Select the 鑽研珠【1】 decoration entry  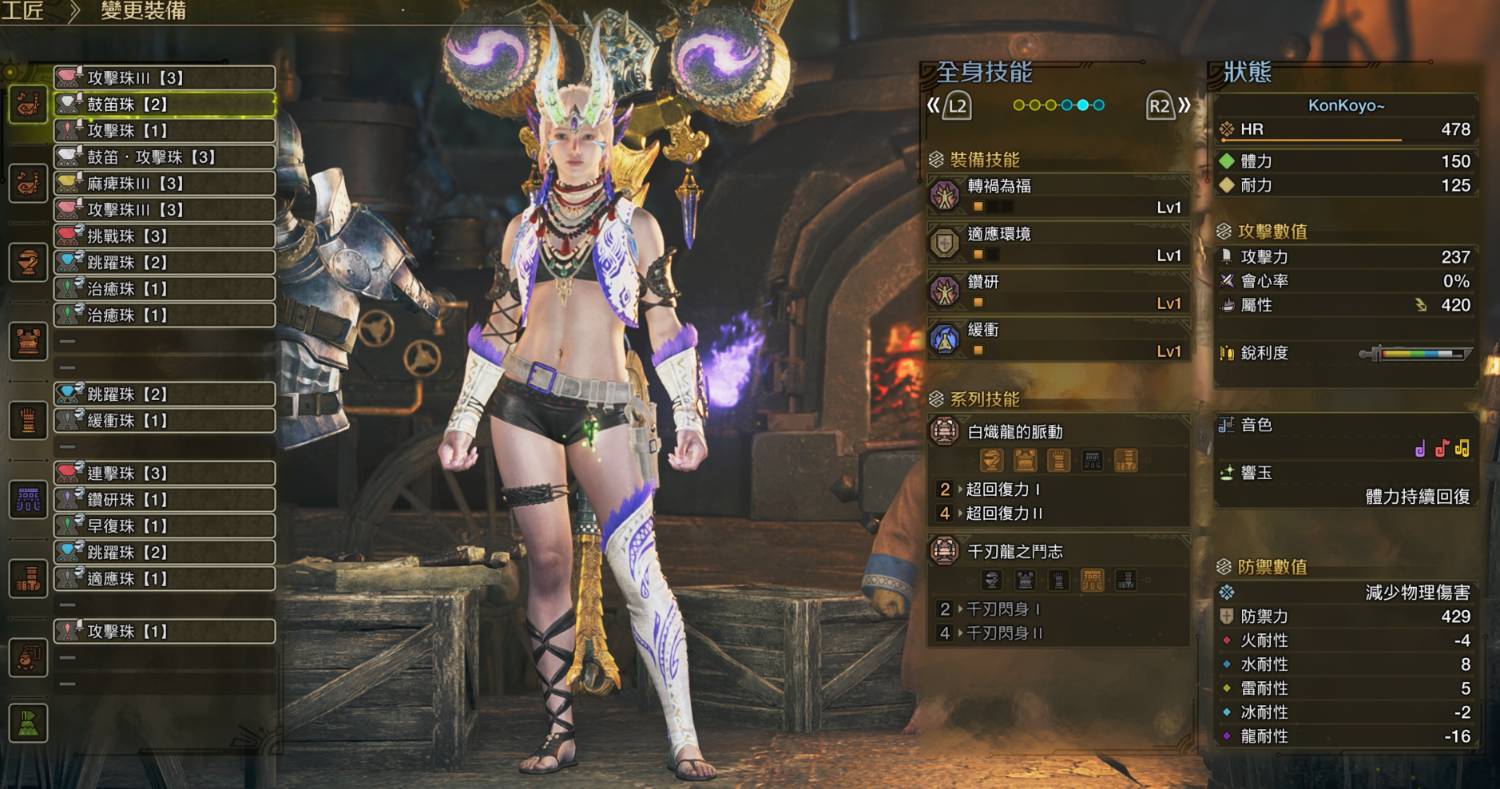coord(164,499)
